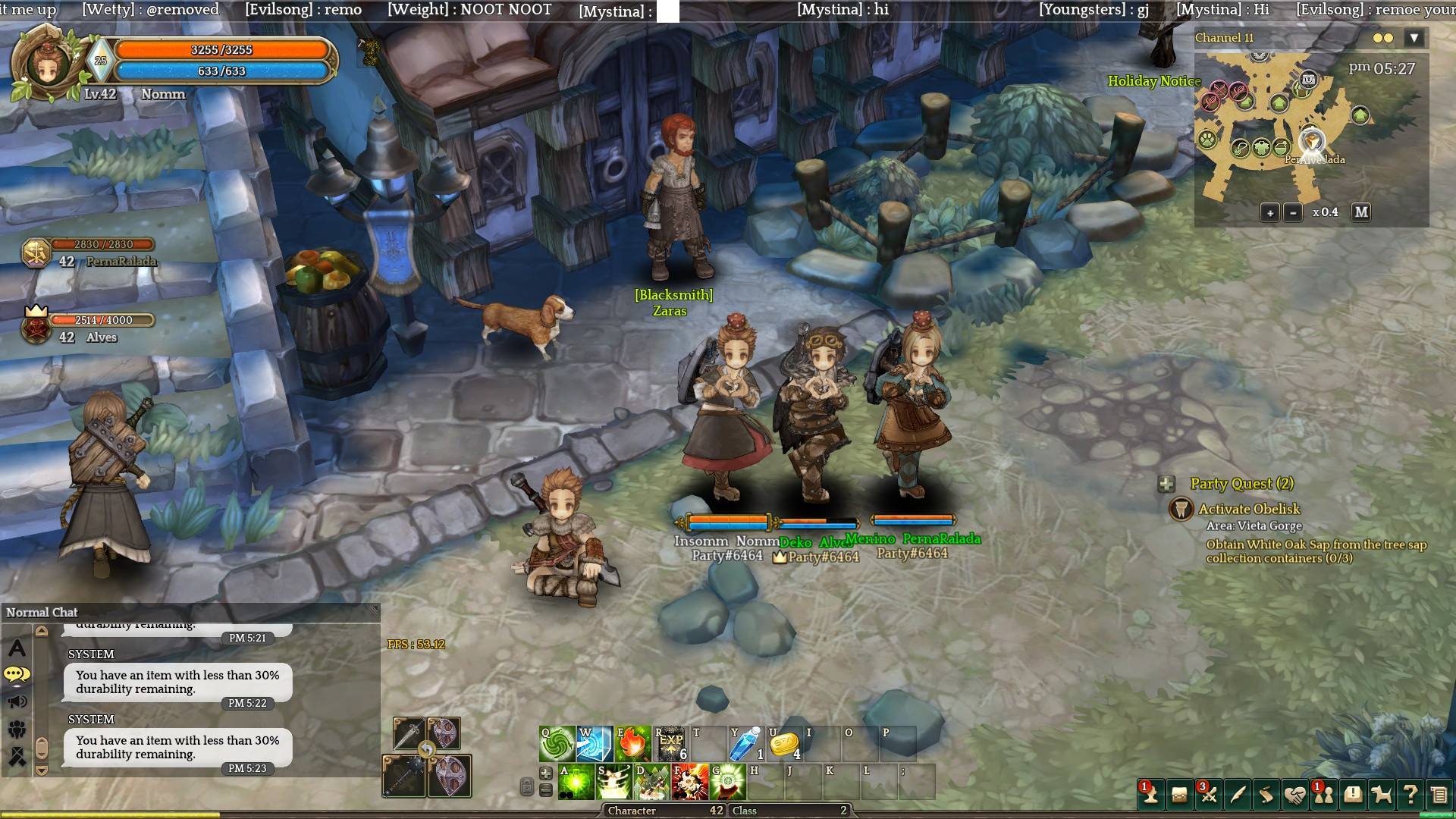The height and width of the screenshot is (819, 1456).
Task: Activate the green swirl skill on Q
Action: tap(557, 744)
